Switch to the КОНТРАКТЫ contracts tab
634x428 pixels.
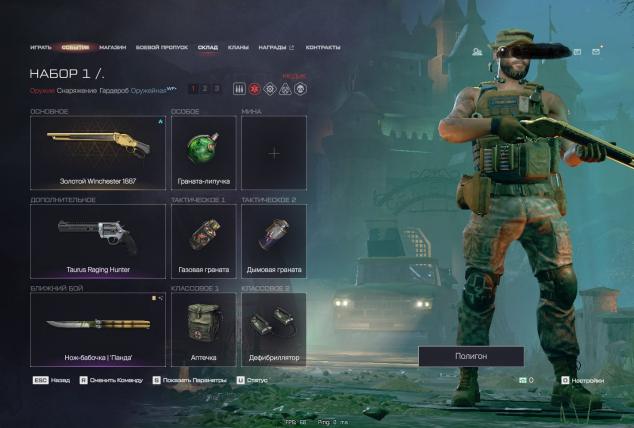[x=322, y=47]
